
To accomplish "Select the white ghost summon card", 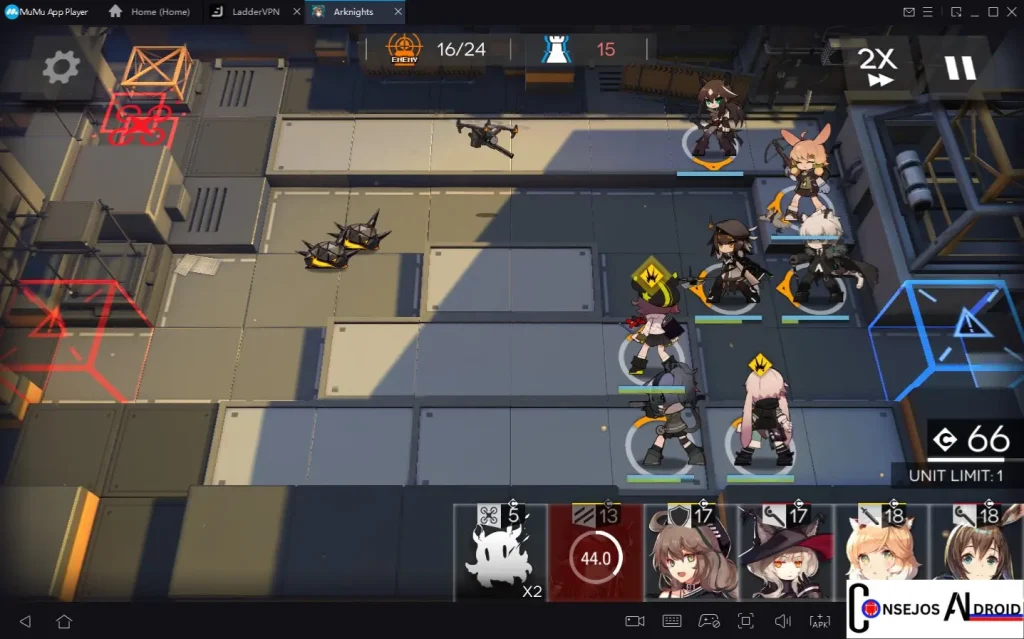I will pyautogui.click(x=500, y=555).
